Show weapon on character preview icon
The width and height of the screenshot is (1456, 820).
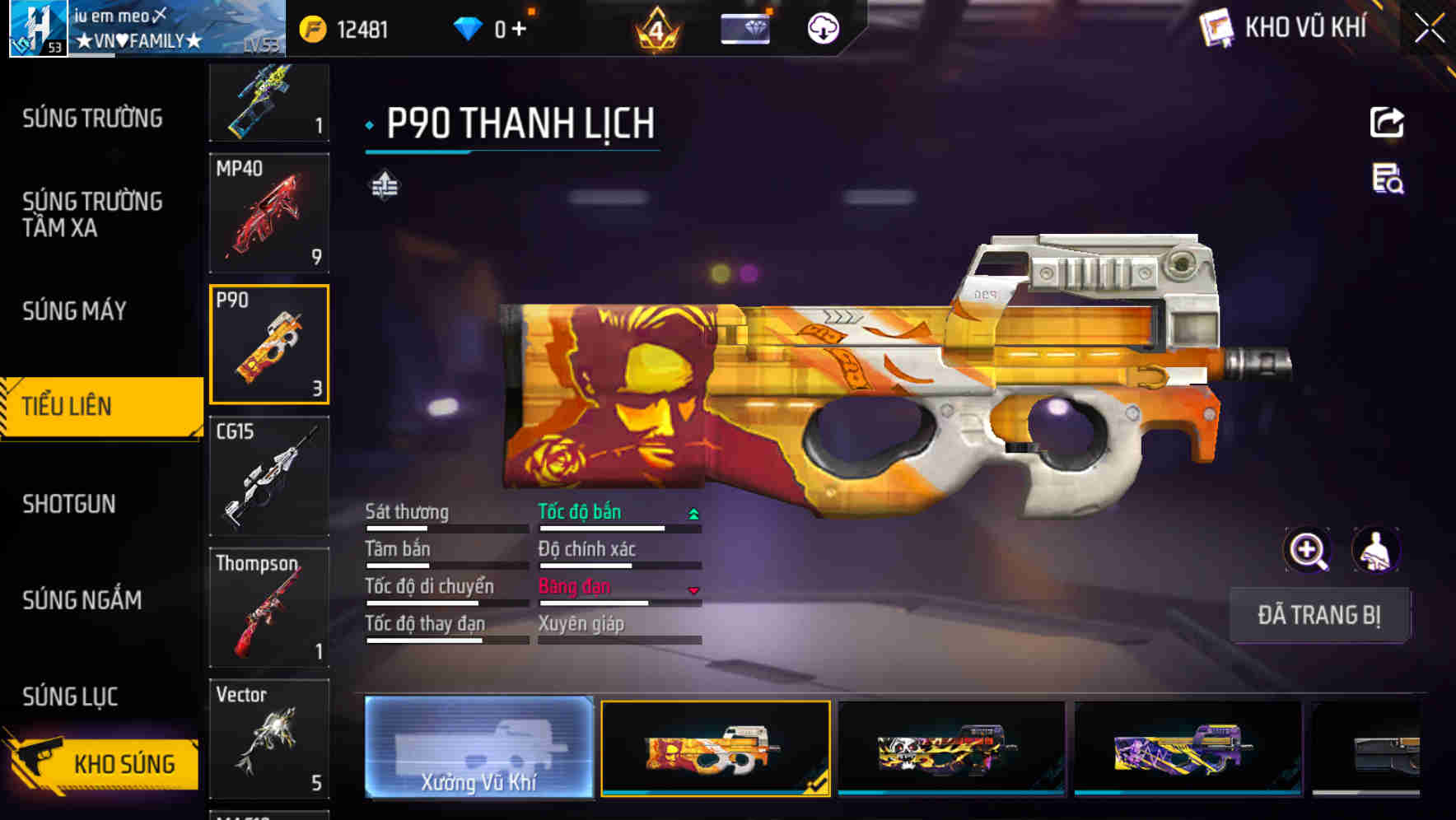click(x=1377, y=549)
